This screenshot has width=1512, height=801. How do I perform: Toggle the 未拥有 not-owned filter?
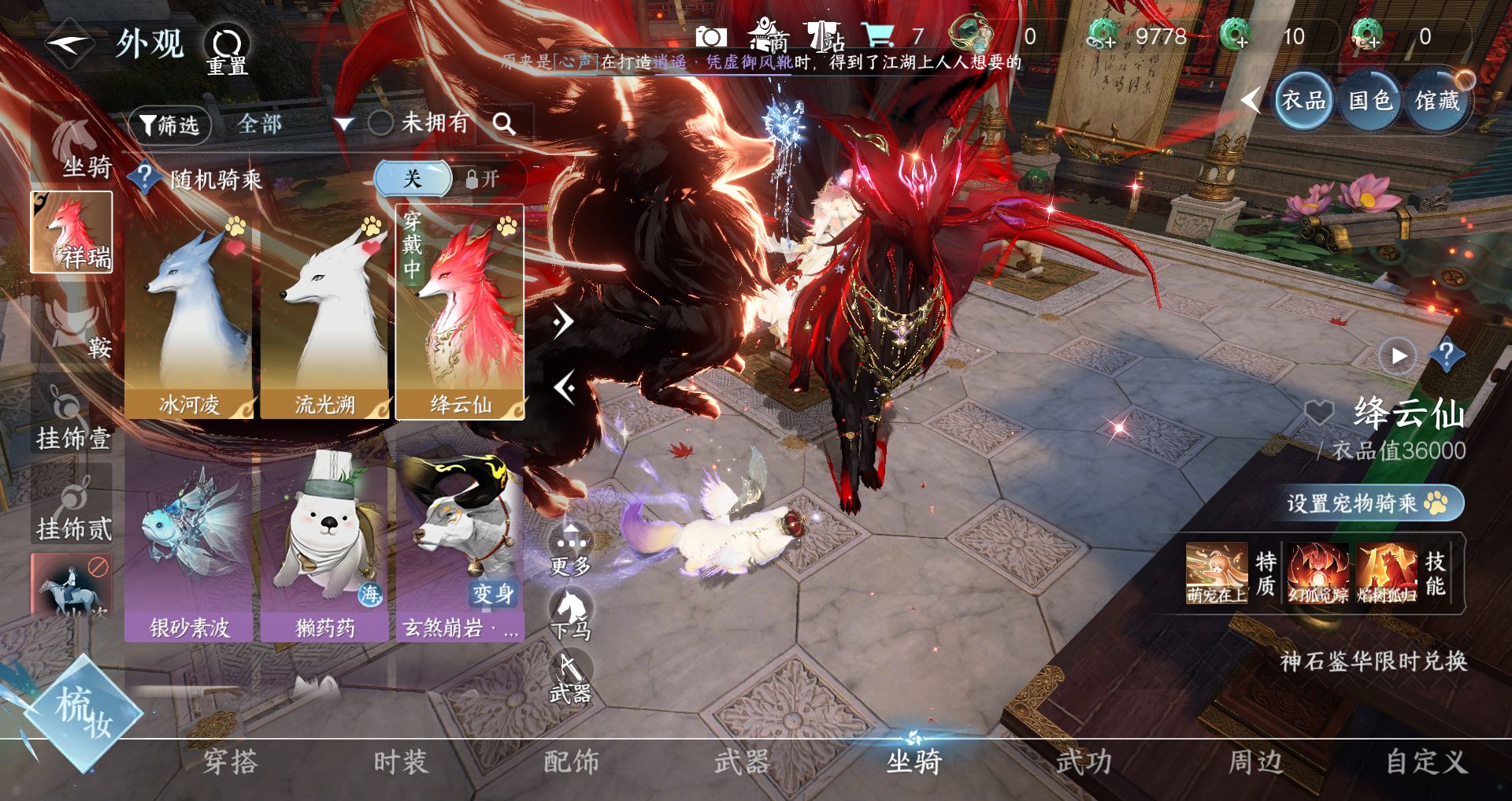click(381, 123)
